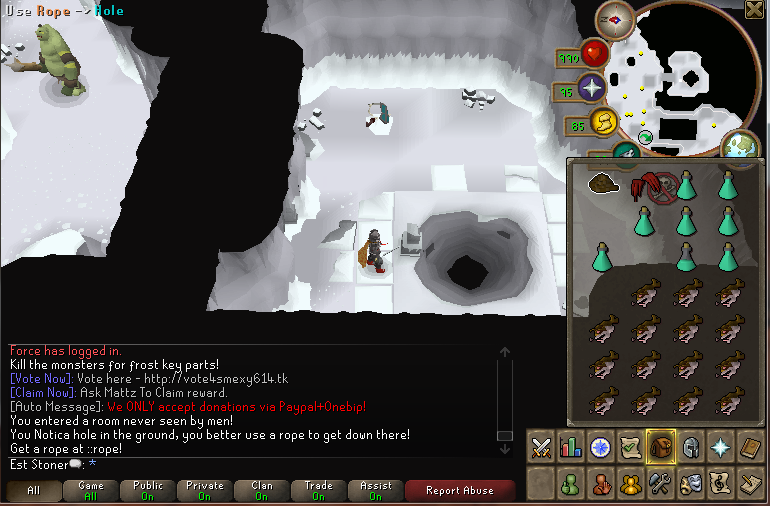Close the game with the X button
The width and height of the screenshot is (770, 506).
756,11
